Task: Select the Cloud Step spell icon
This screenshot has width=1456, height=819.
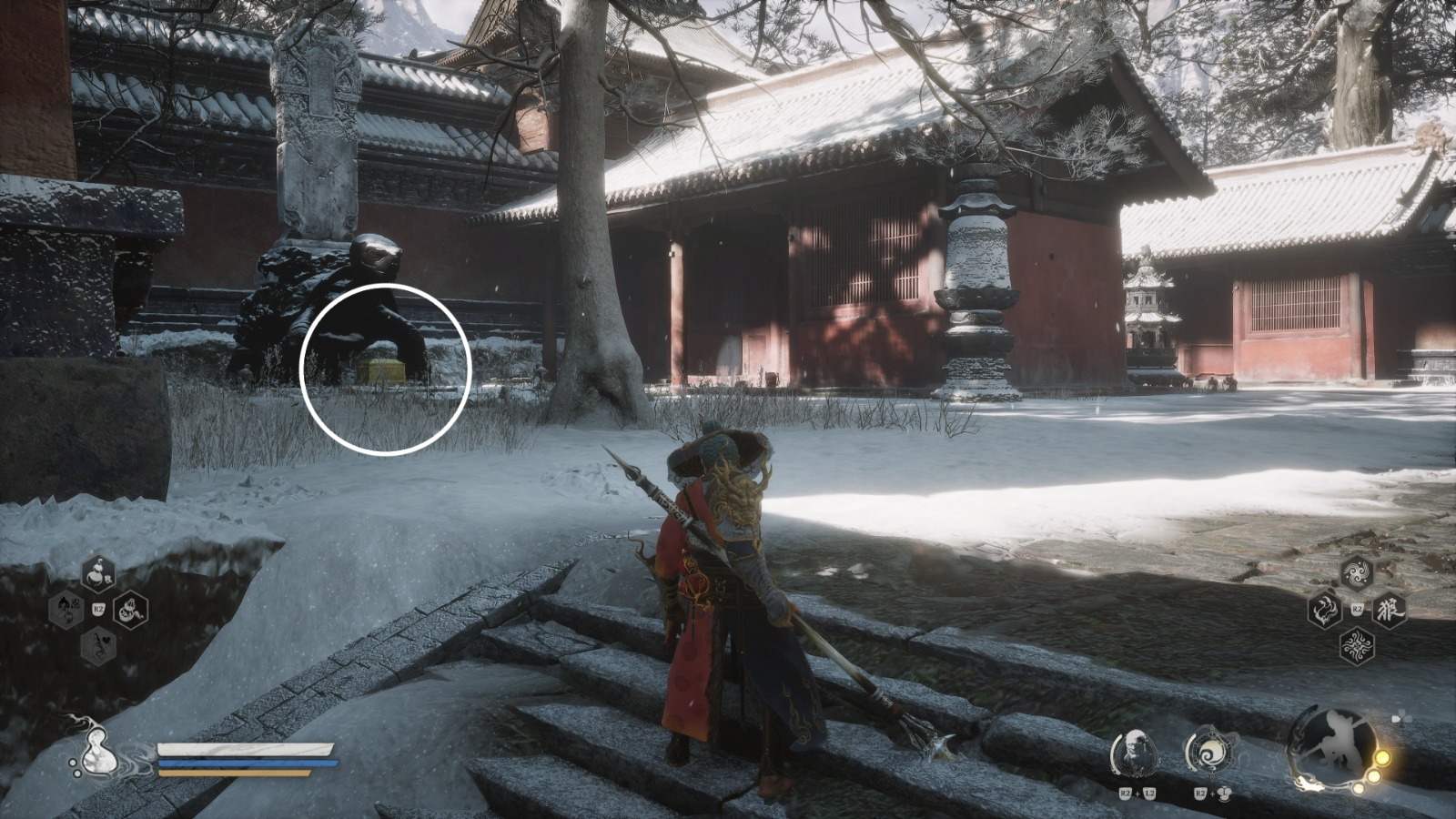Action: (x=1358, y=571)
